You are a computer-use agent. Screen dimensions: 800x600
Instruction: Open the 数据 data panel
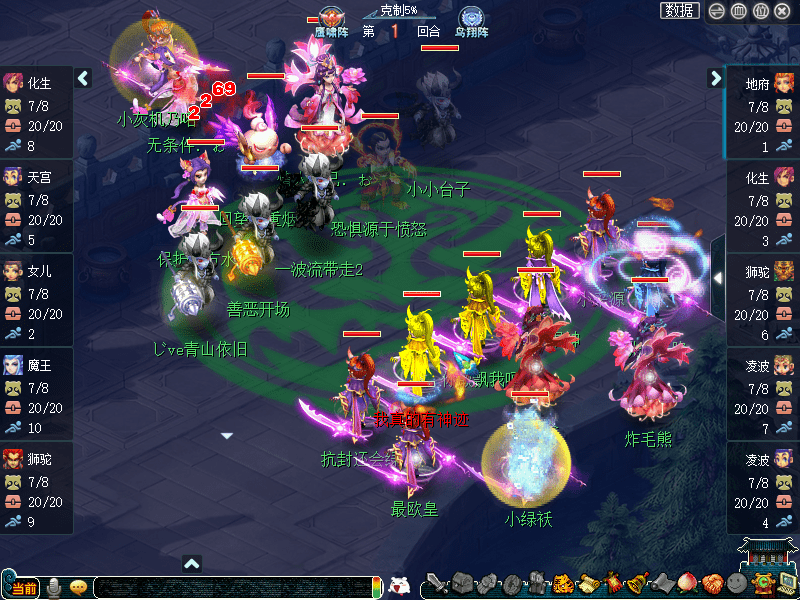[680, 11]
